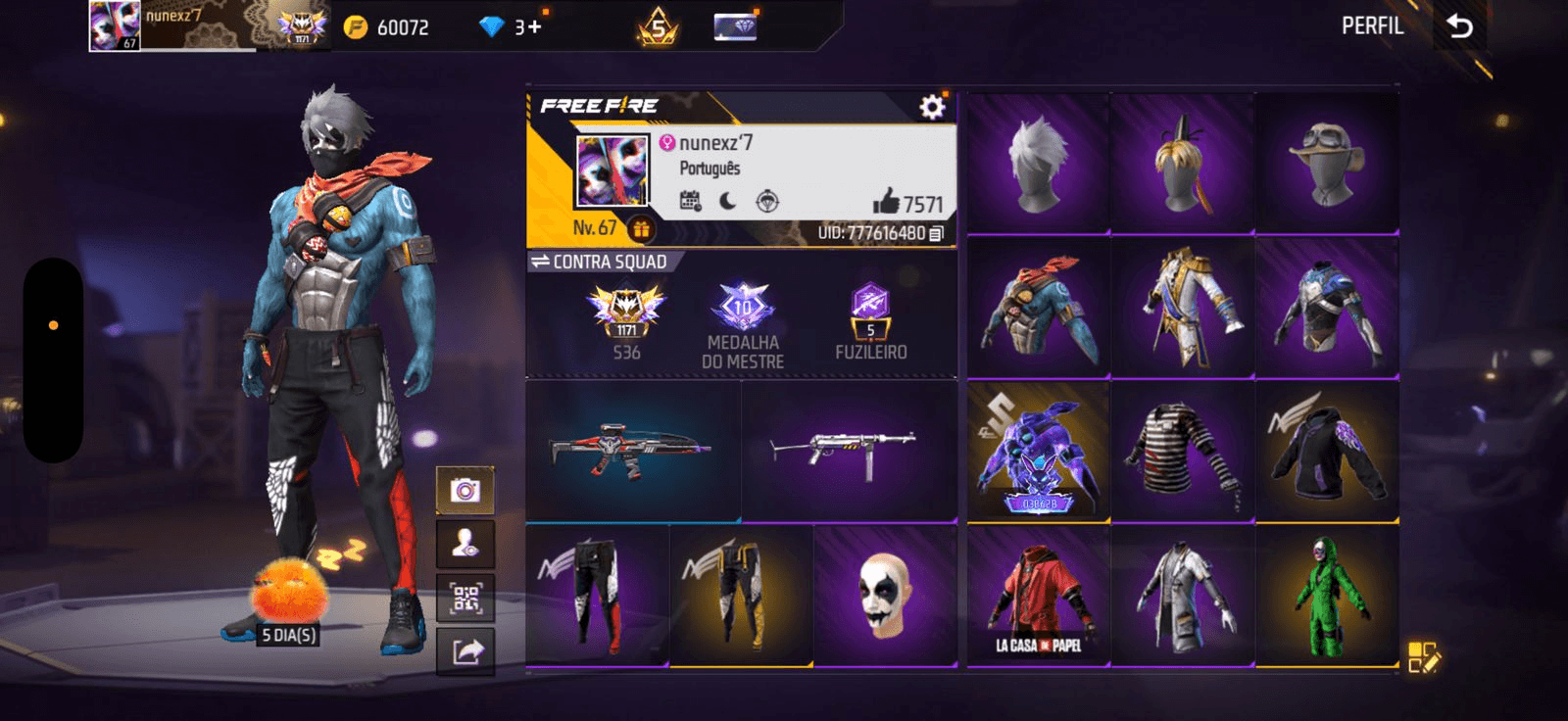Select the striped bloody shirt item
Screen dimensions: 1568x721
[x=1183, y=452]
